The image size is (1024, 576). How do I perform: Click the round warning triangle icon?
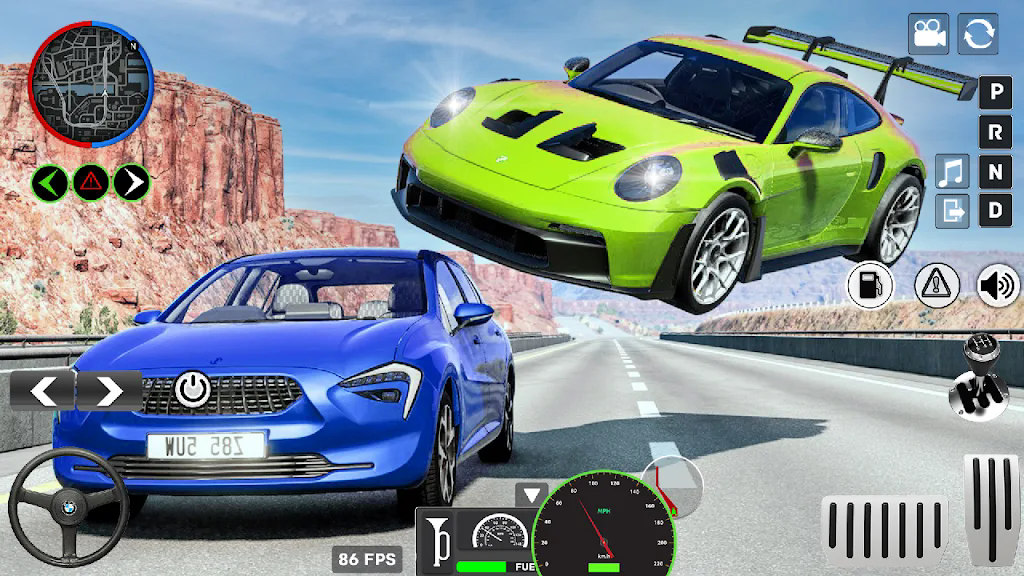coord(937,286)
